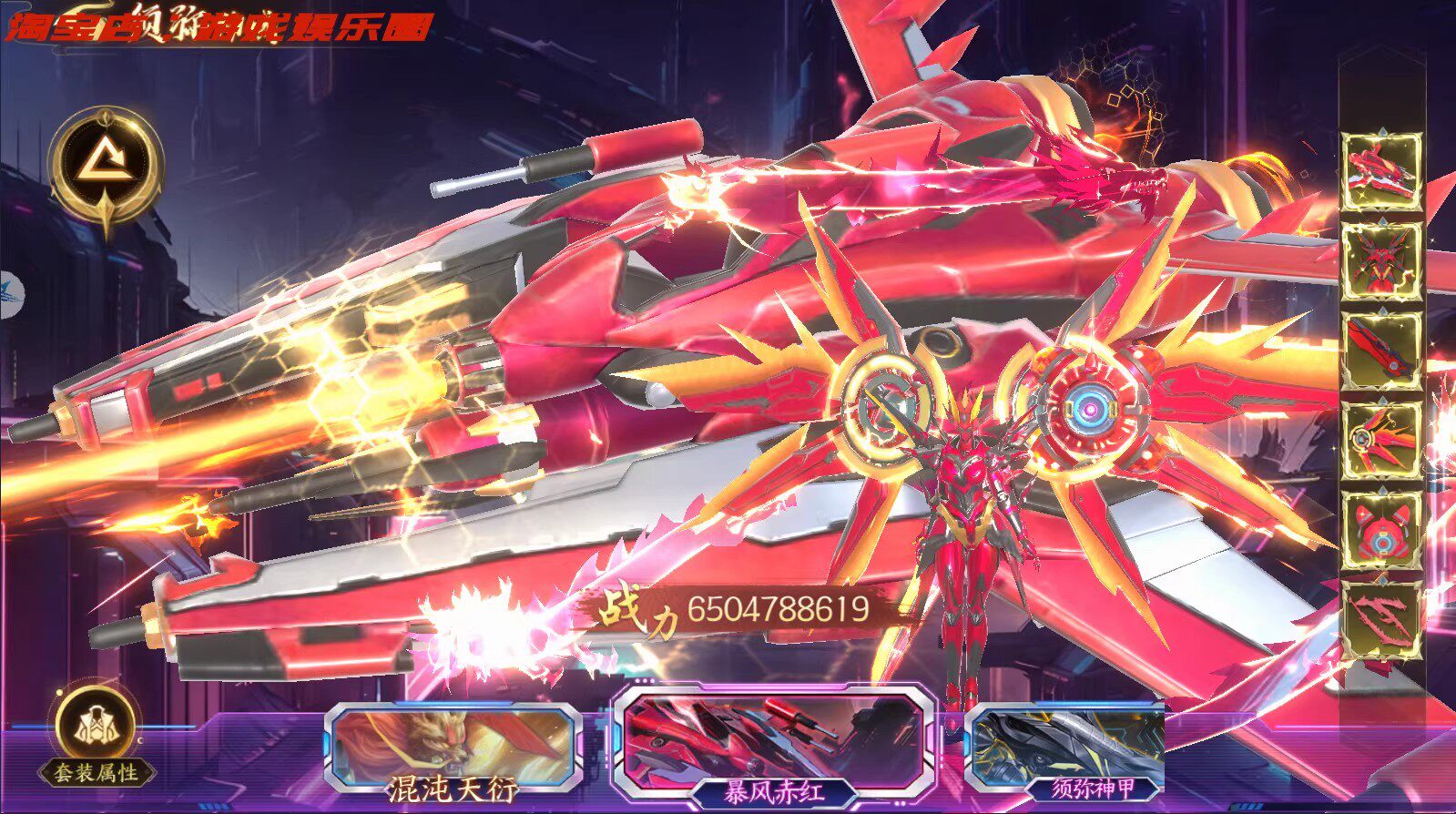This screenshot has height=814, width=1456.
Task: Click the gold triangle emblem button
Action: [107, 168]
